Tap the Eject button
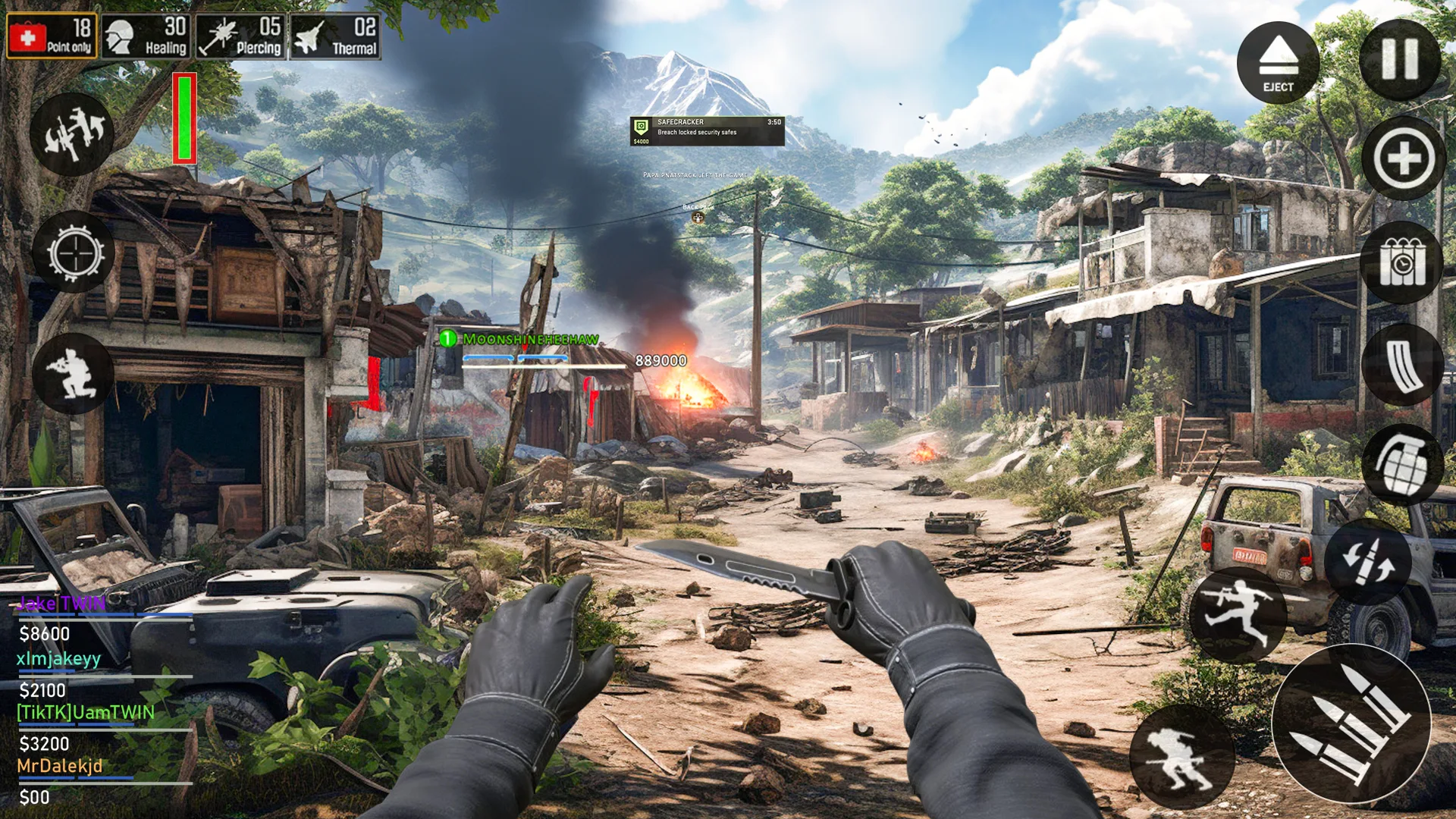The height and width of the screenshot is (819, 1456). click(1278, 62)
